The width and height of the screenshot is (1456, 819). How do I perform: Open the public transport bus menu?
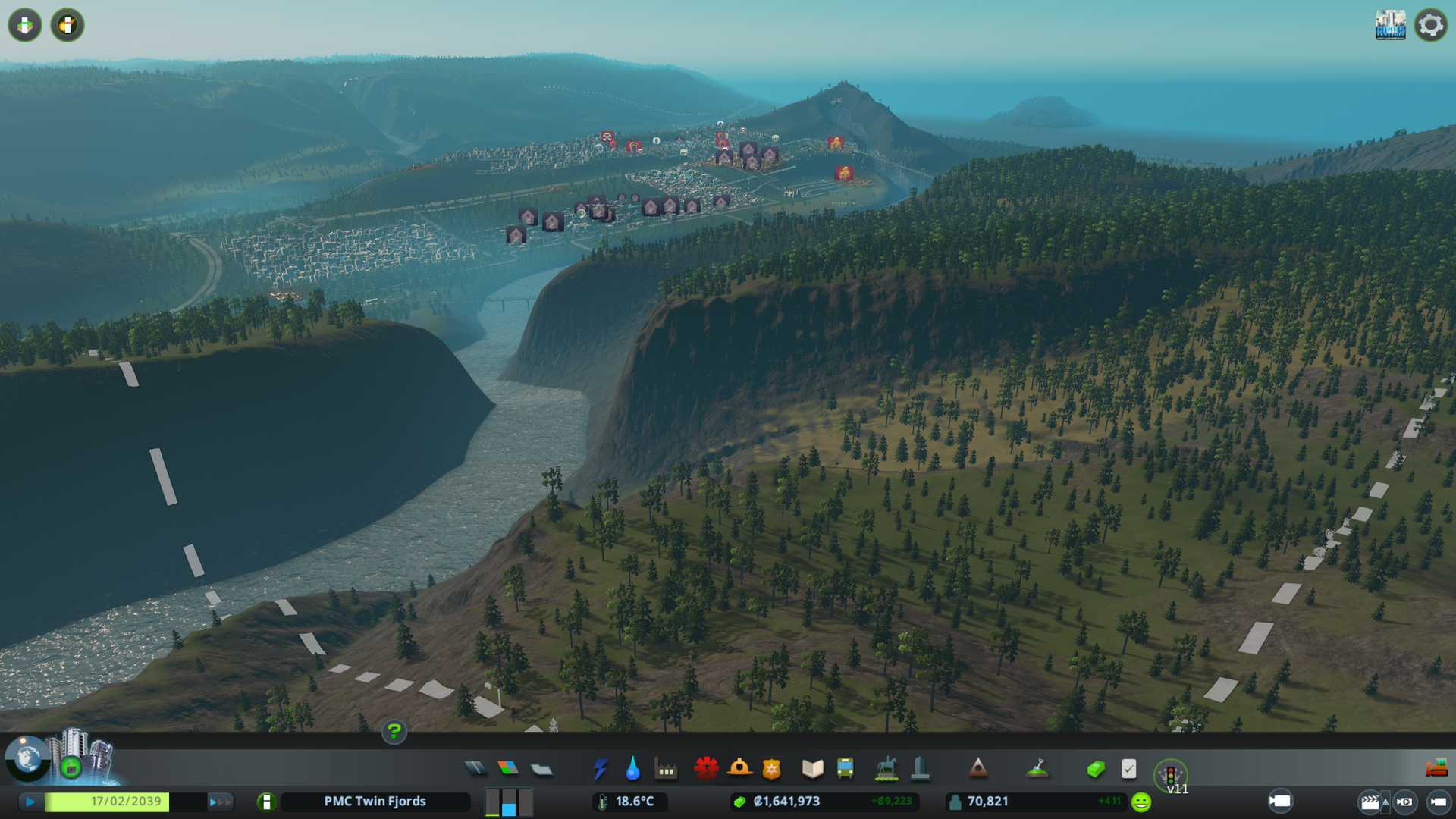tap(845, 769)
